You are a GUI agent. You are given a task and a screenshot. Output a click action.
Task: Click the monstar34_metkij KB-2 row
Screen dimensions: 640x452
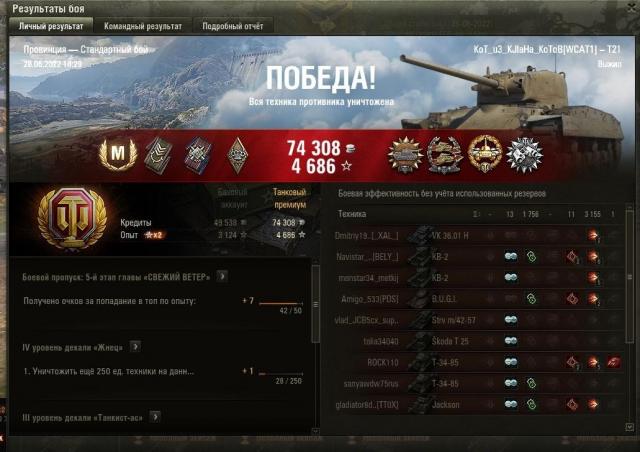[480, 277]
